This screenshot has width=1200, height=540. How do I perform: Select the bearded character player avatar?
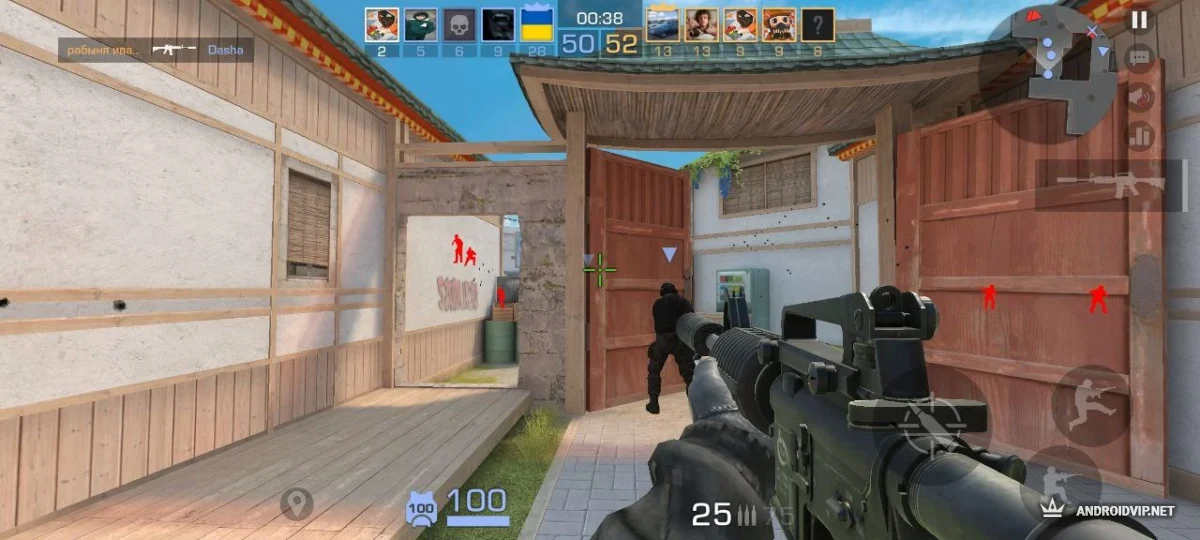pos(779,25)
